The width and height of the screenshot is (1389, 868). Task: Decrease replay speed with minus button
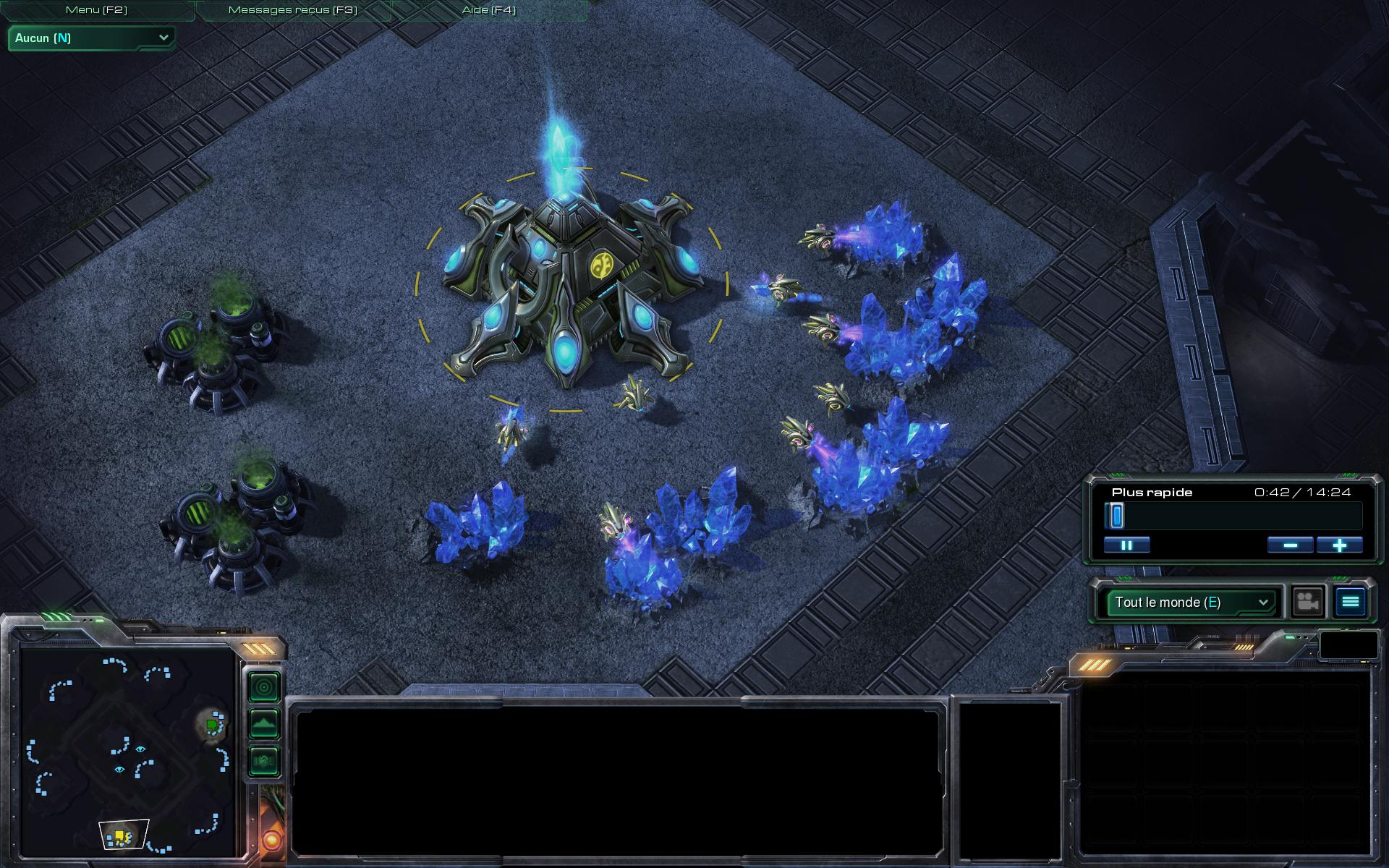[1290, 545]
